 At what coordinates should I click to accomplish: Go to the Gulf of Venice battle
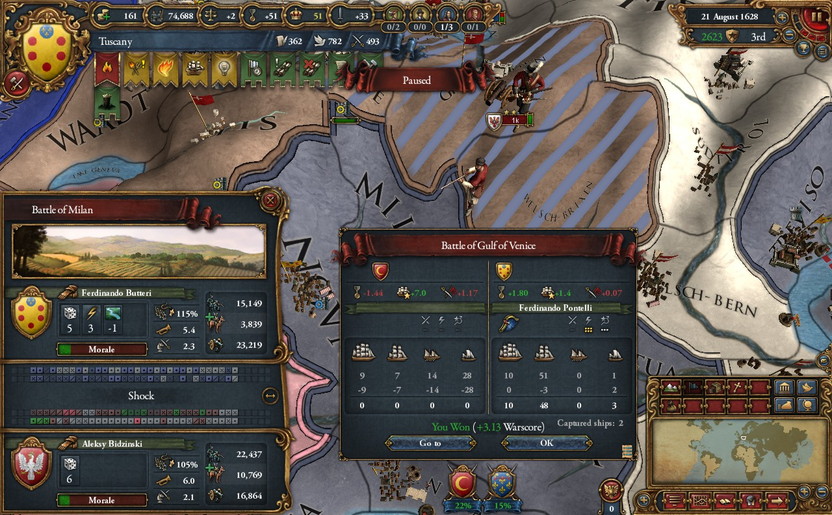431,442
